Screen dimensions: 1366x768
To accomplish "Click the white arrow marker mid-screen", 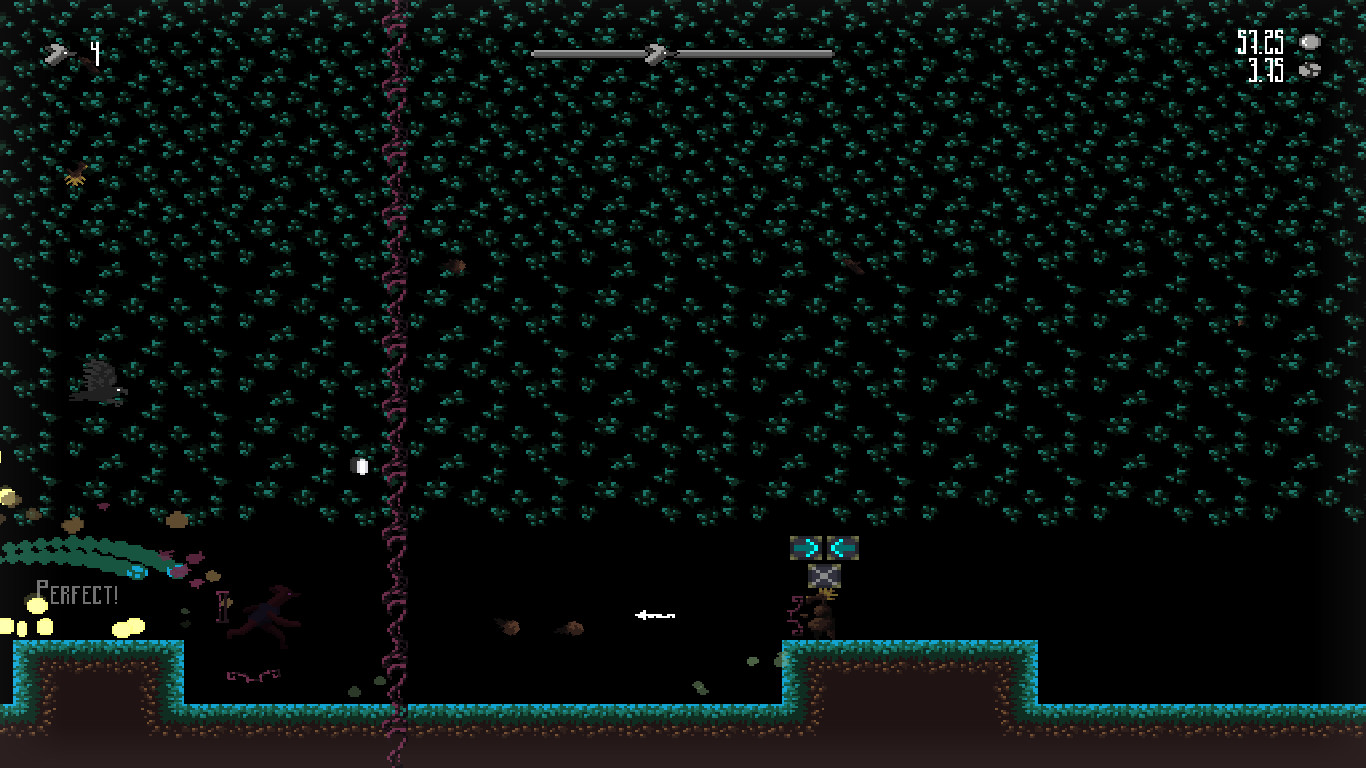I will pos(655,616).
